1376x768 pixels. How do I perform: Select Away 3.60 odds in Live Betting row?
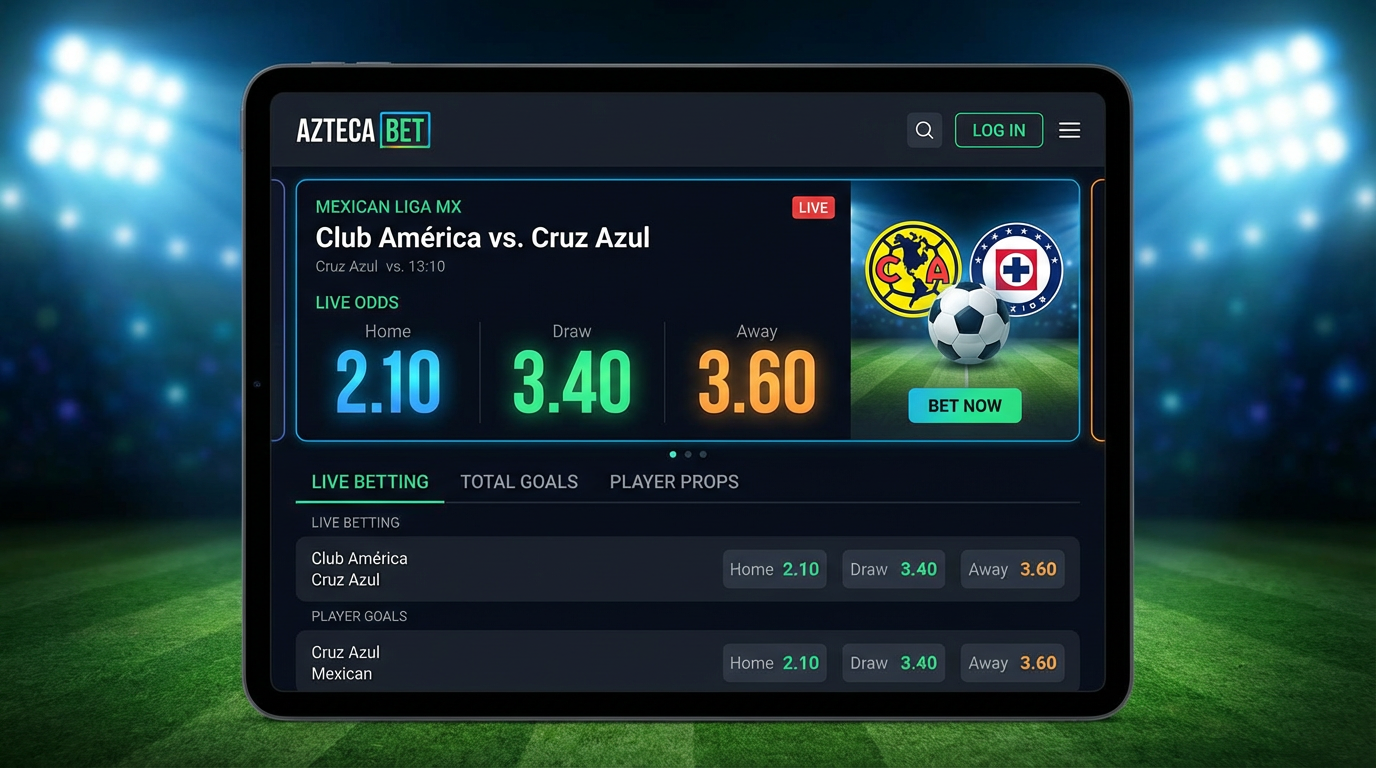(1012, 569)
